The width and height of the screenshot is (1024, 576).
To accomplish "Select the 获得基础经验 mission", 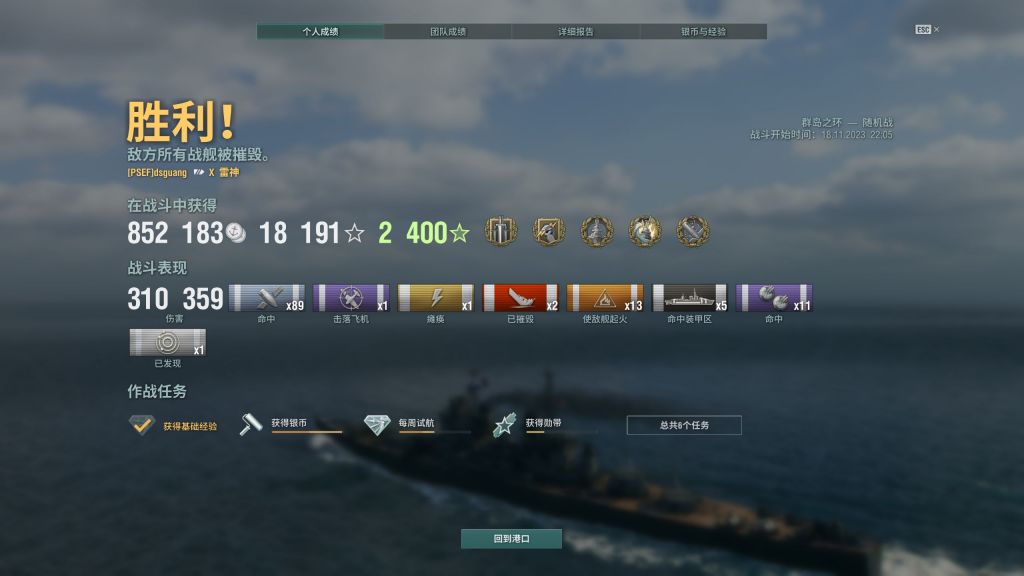I will [x=173, y=426].
